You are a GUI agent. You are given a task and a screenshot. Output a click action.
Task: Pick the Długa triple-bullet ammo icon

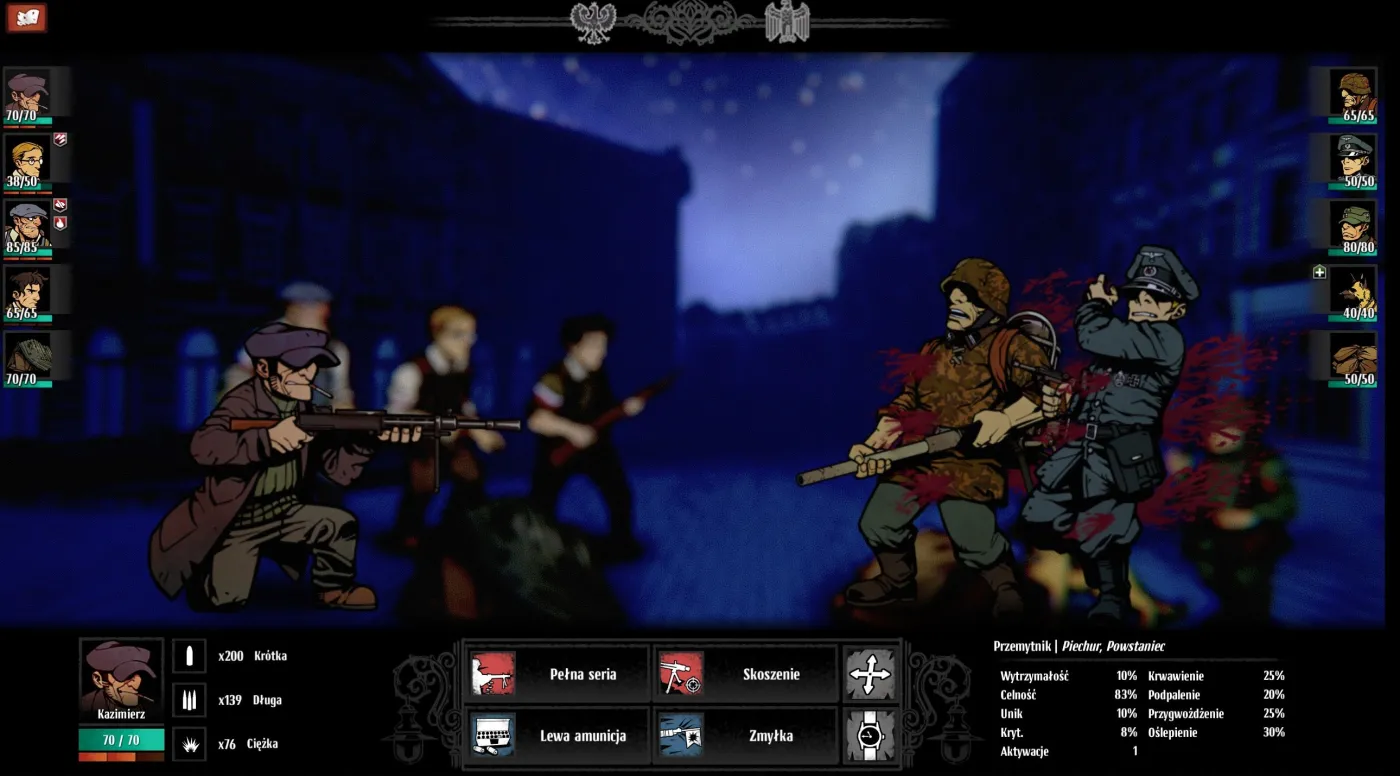tap(189, 700)
